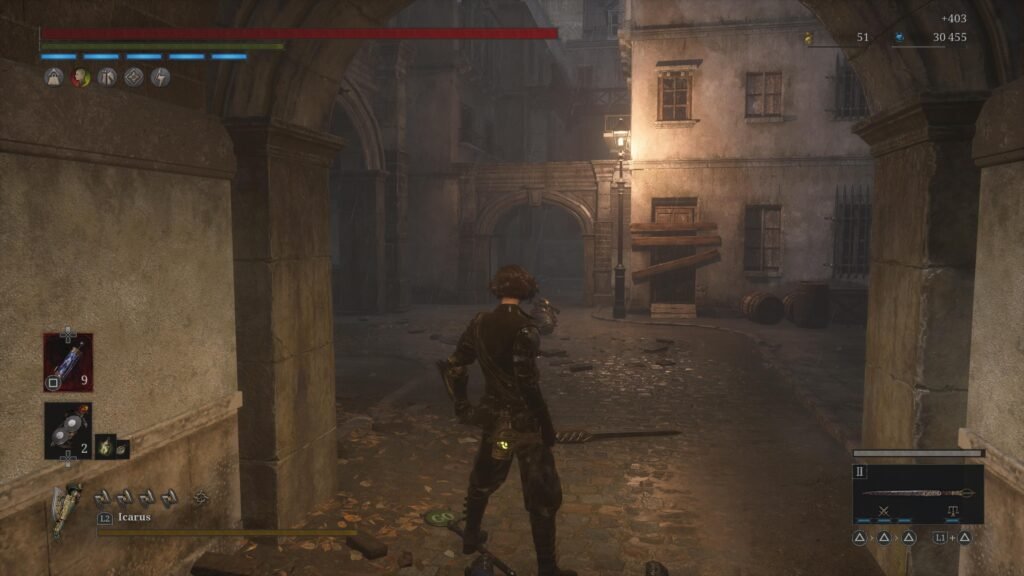Select the equipped weapon panel

click(917, 493)
